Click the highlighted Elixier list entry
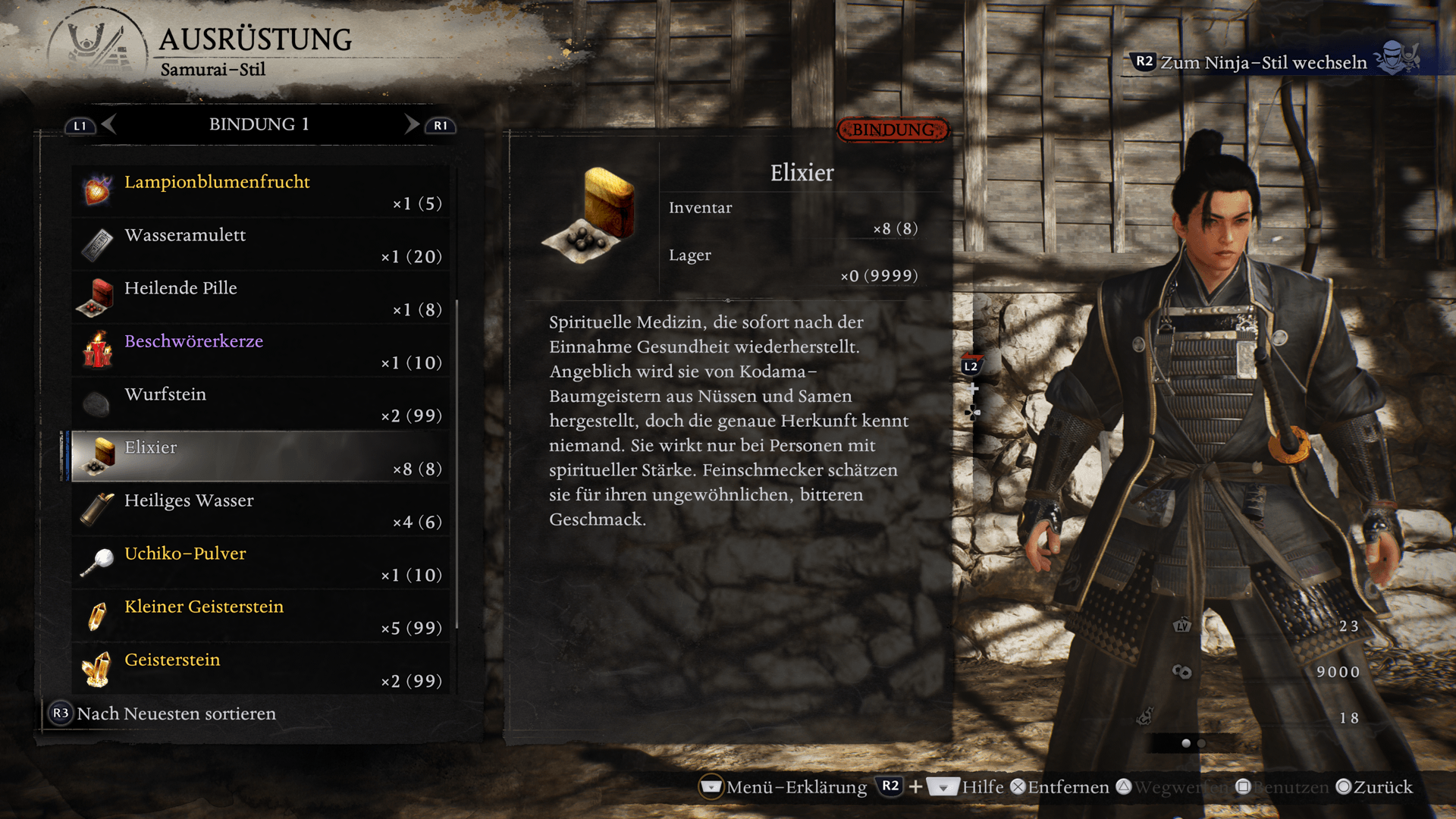The height and width of the screenshot is (819, 1456). point(260,457)
